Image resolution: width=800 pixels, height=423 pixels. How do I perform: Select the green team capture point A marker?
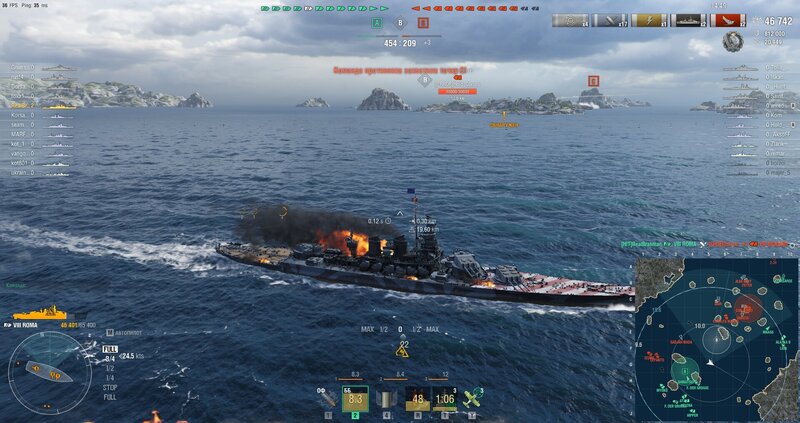pos(377,22)
